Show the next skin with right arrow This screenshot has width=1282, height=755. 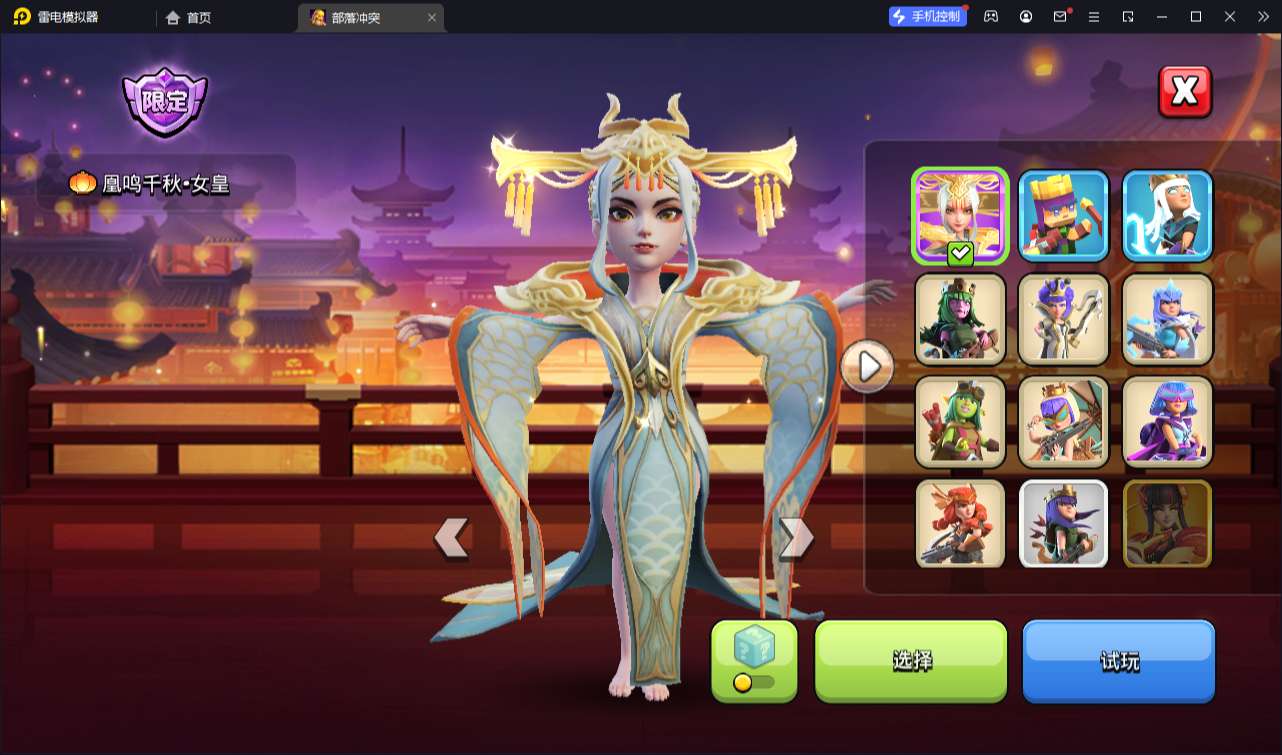796,538
